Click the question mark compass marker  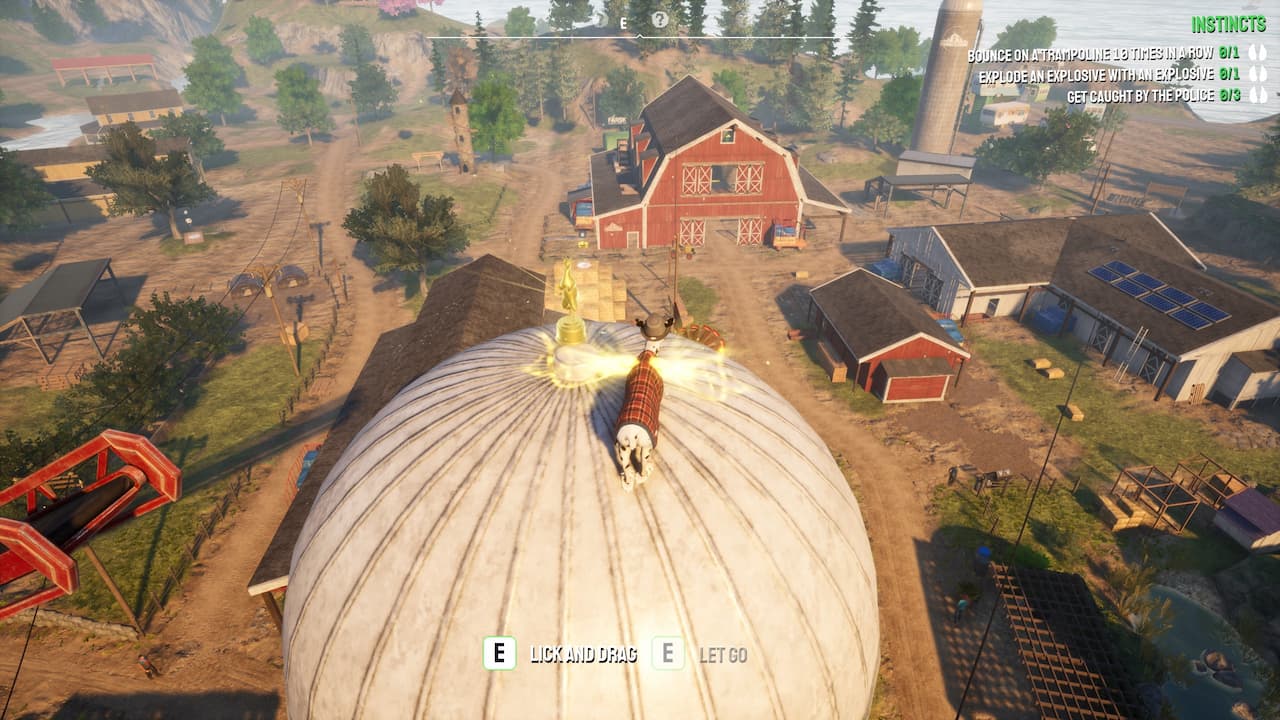click(x=659, y=20)
